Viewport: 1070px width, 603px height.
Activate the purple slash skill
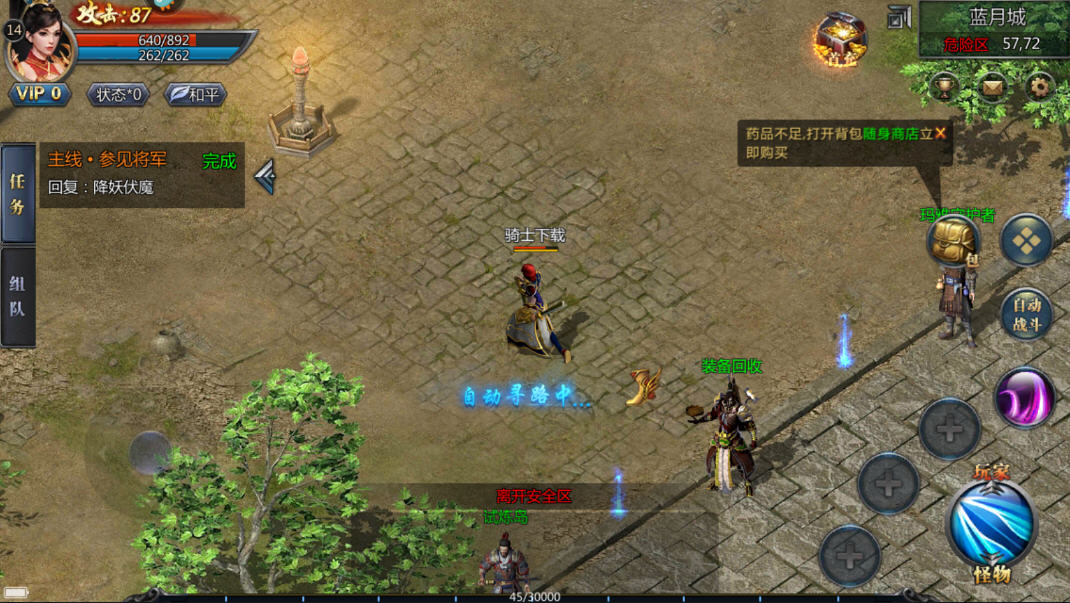click(1025, 397)
